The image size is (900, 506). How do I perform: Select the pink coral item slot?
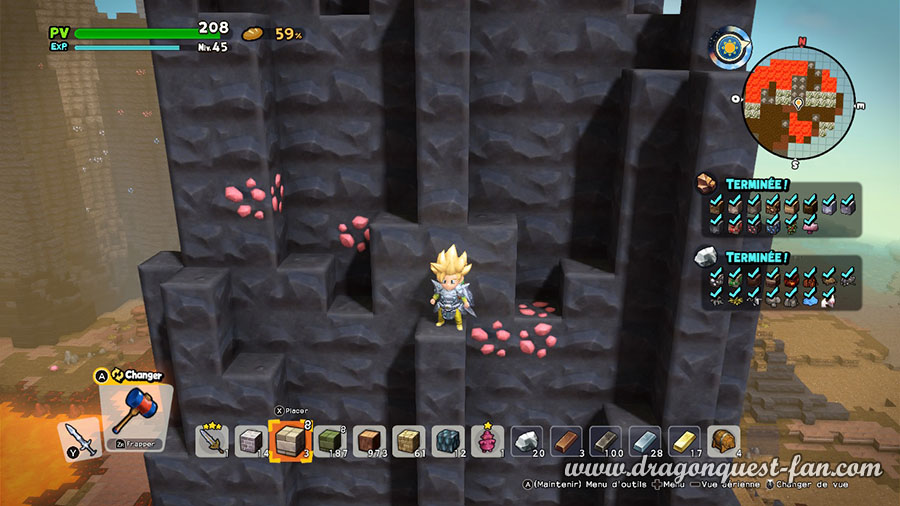click(488, 440)
